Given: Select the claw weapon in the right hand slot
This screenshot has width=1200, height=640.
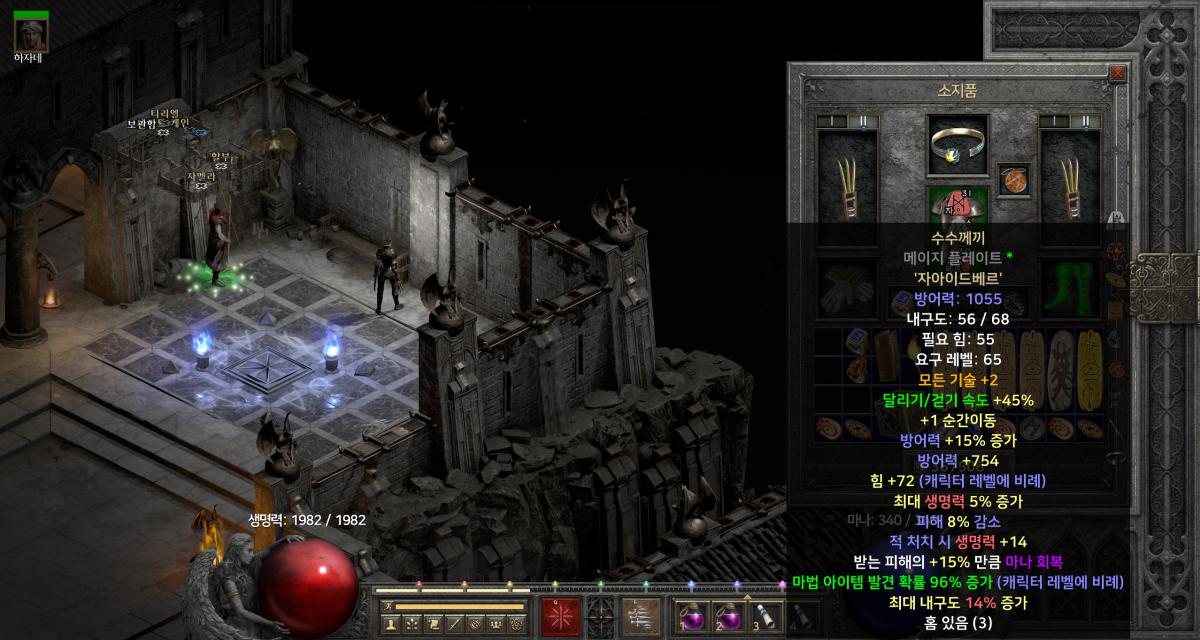Looking at the screenshot, I should [1070, 174].
